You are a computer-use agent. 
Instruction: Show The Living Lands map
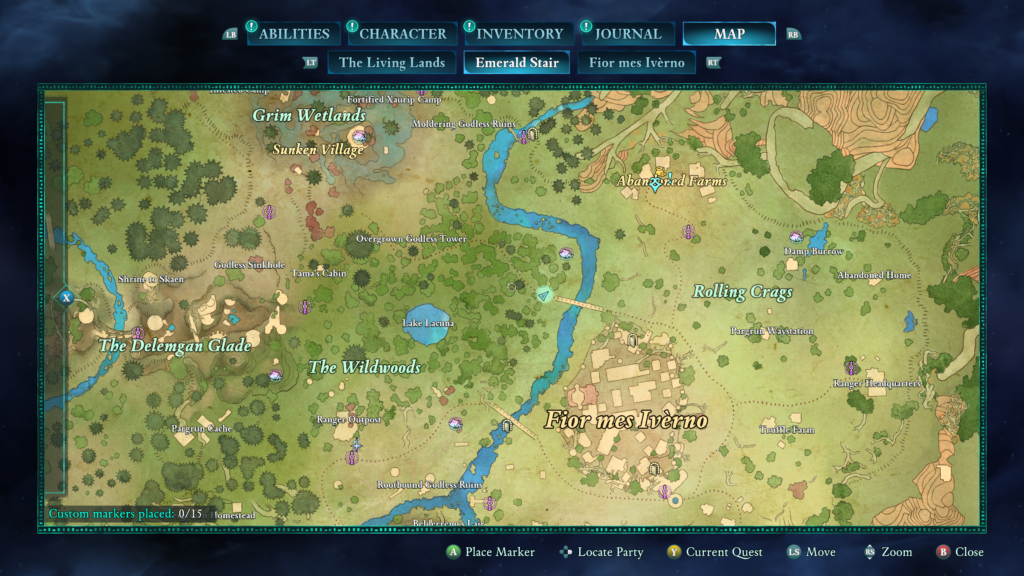pos(392,63)
